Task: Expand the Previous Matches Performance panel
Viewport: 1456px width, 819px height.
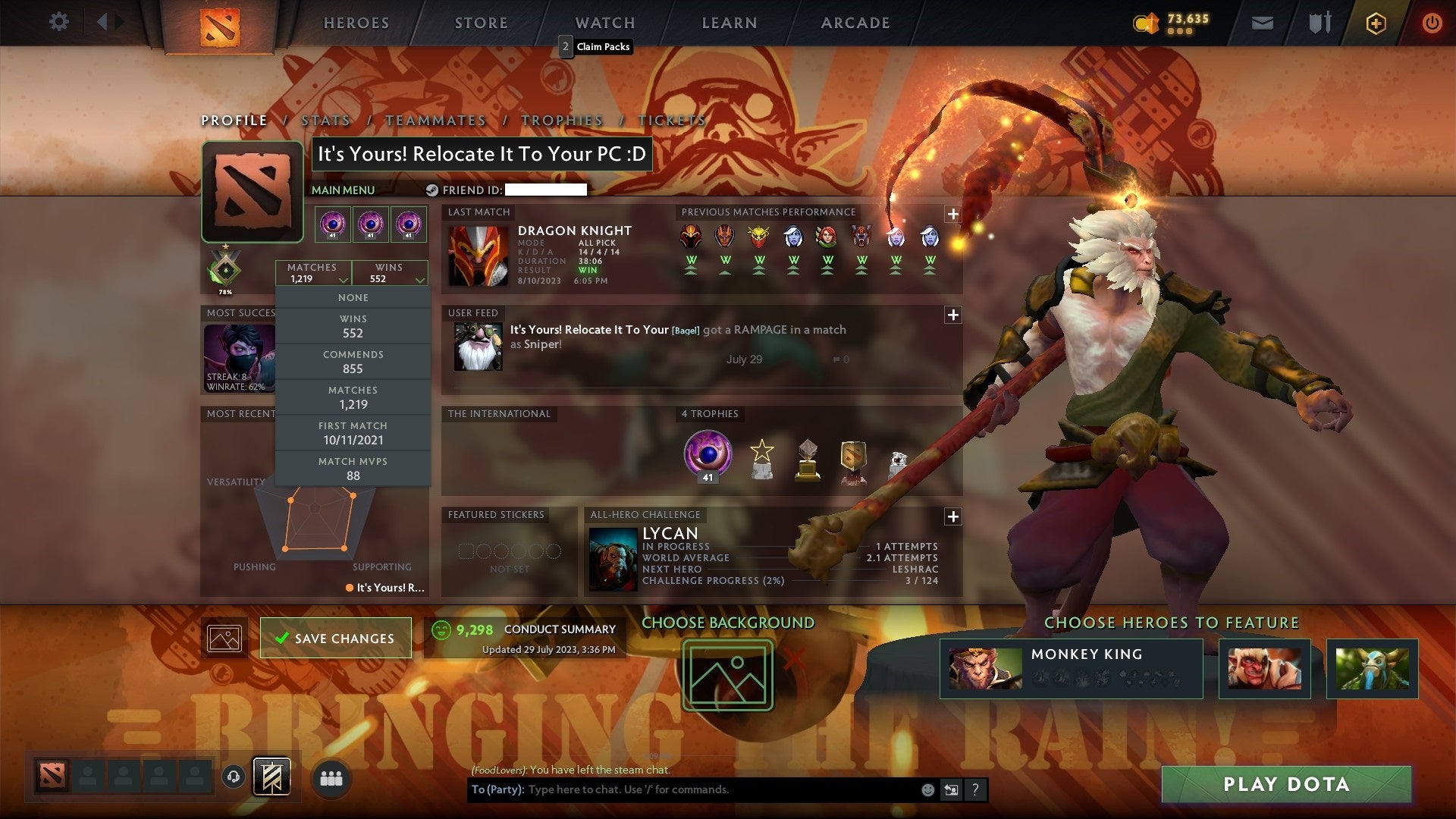Action: [952, 215]
